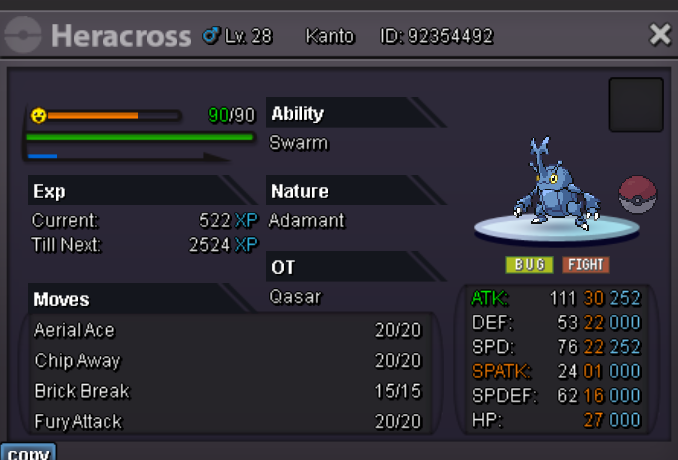
Task: Select the Chip Away move
Action: click(x=228, y=360)
